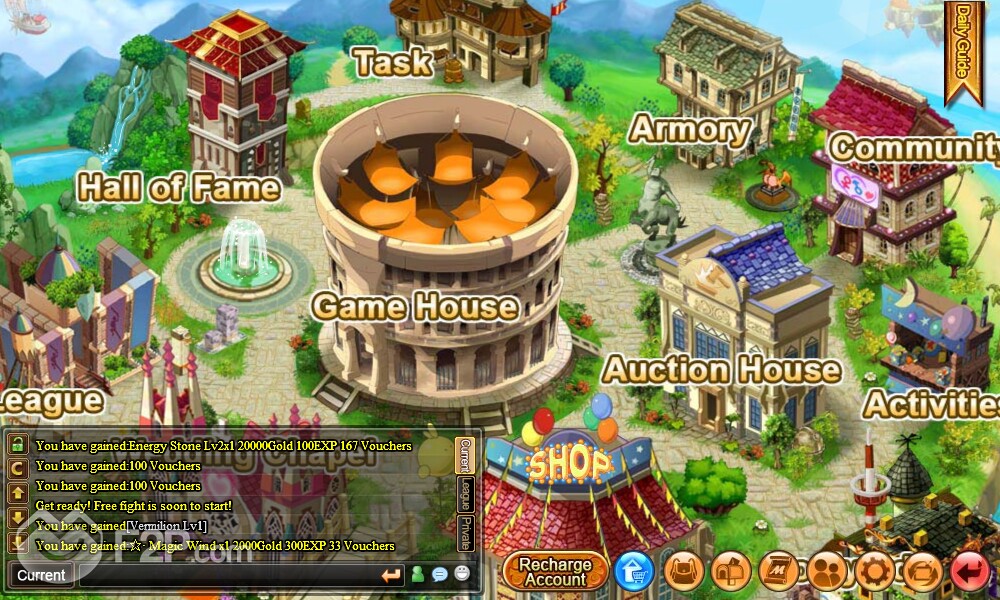Open the backpack inventory icon
Image resolution: width=1000 pixels, height=600 pixels.
pyautogui.click(x=684, y=571)
